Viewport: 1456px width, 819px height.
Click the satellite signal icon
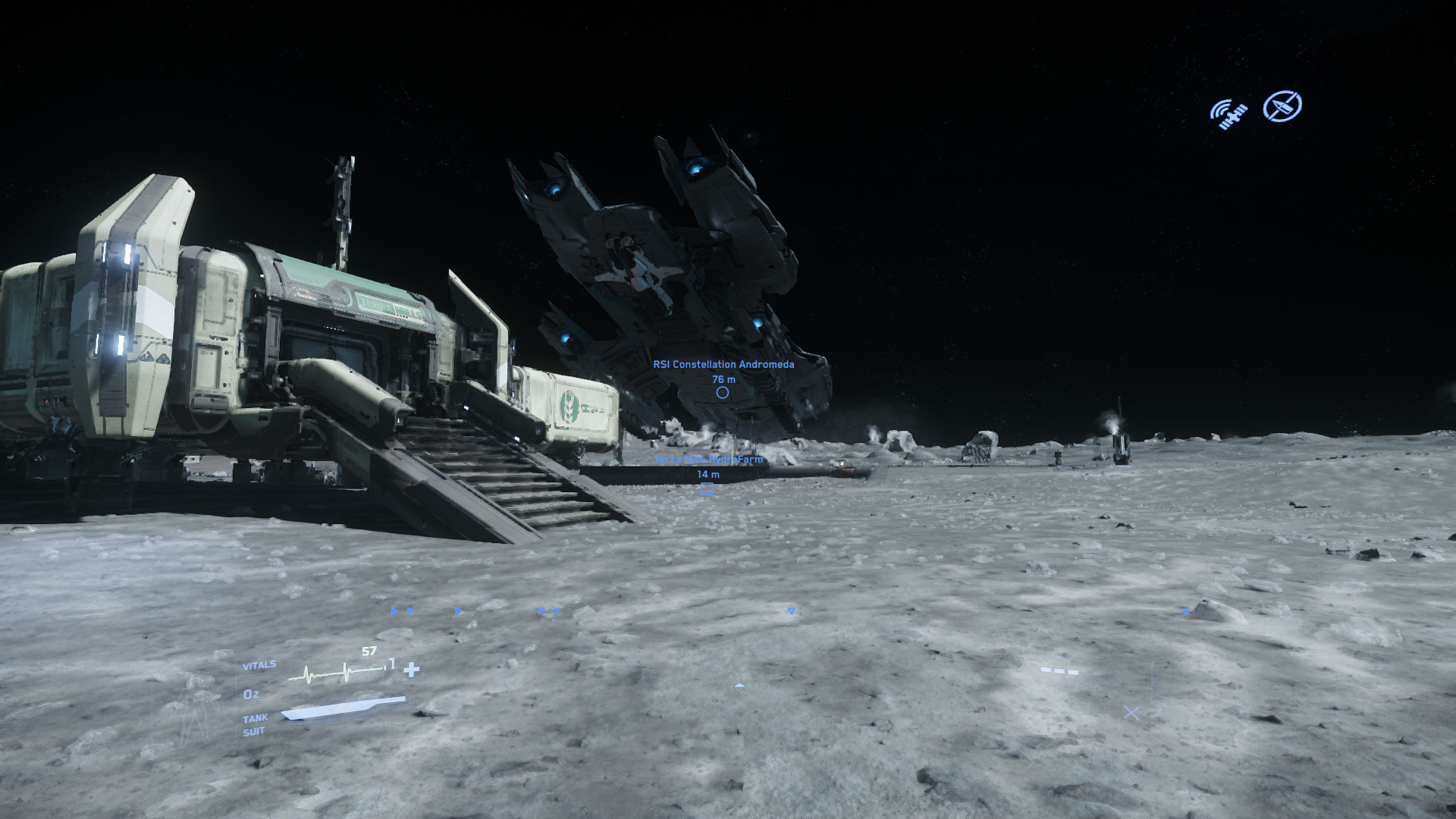[x=1228, y=113]
